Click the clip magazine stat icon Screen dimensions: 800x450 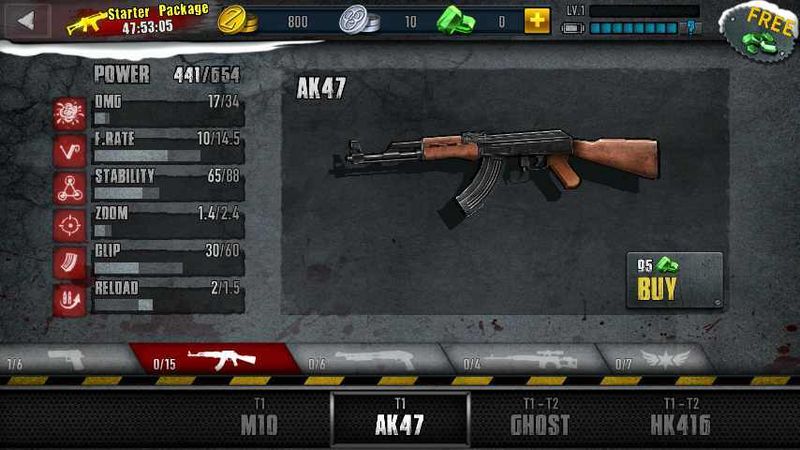click(69, 262)
